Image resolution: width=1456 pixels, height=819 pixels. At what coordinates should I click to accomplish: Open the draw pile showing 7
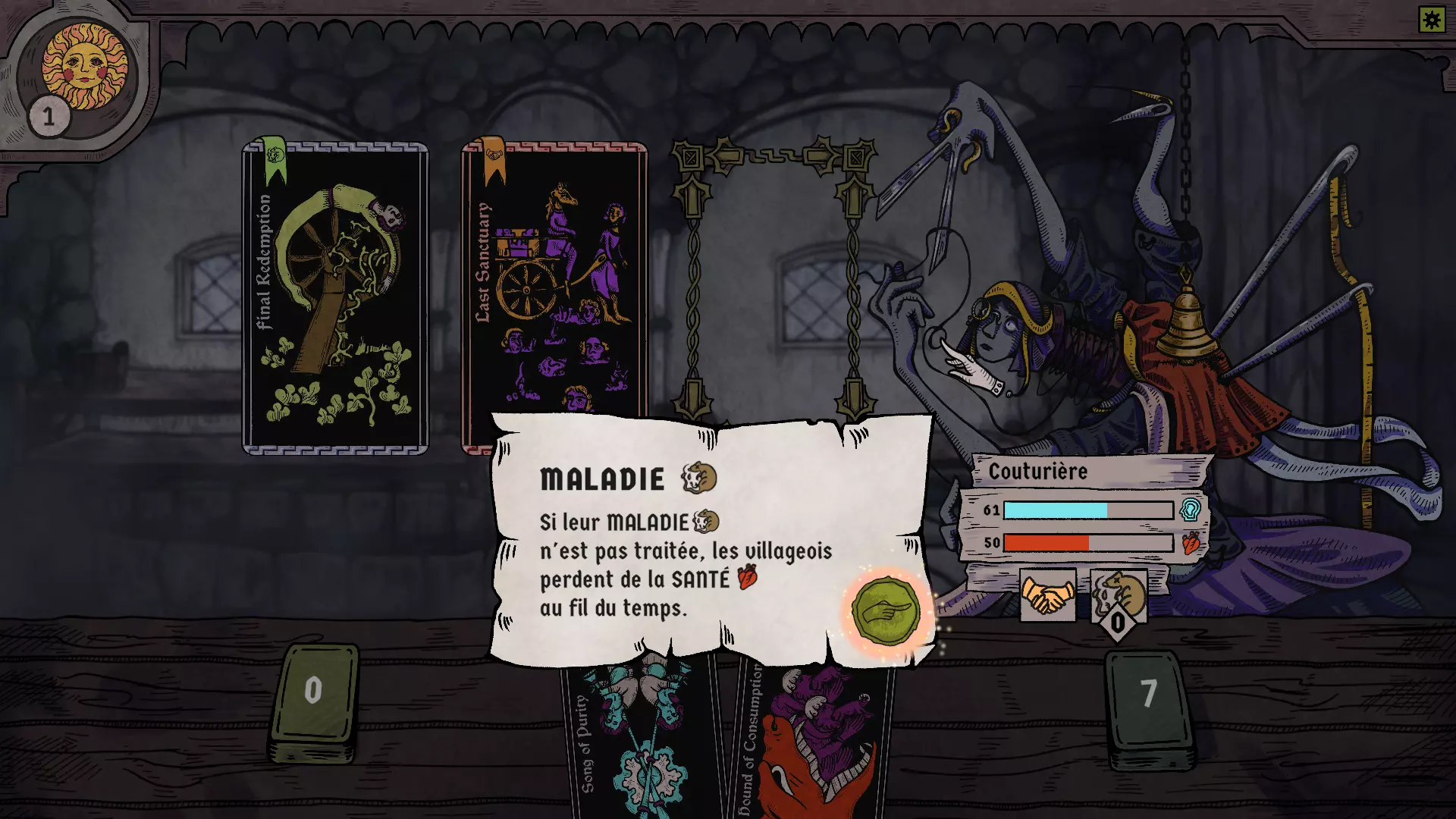pyautogui.click(x=1150, y=707)
